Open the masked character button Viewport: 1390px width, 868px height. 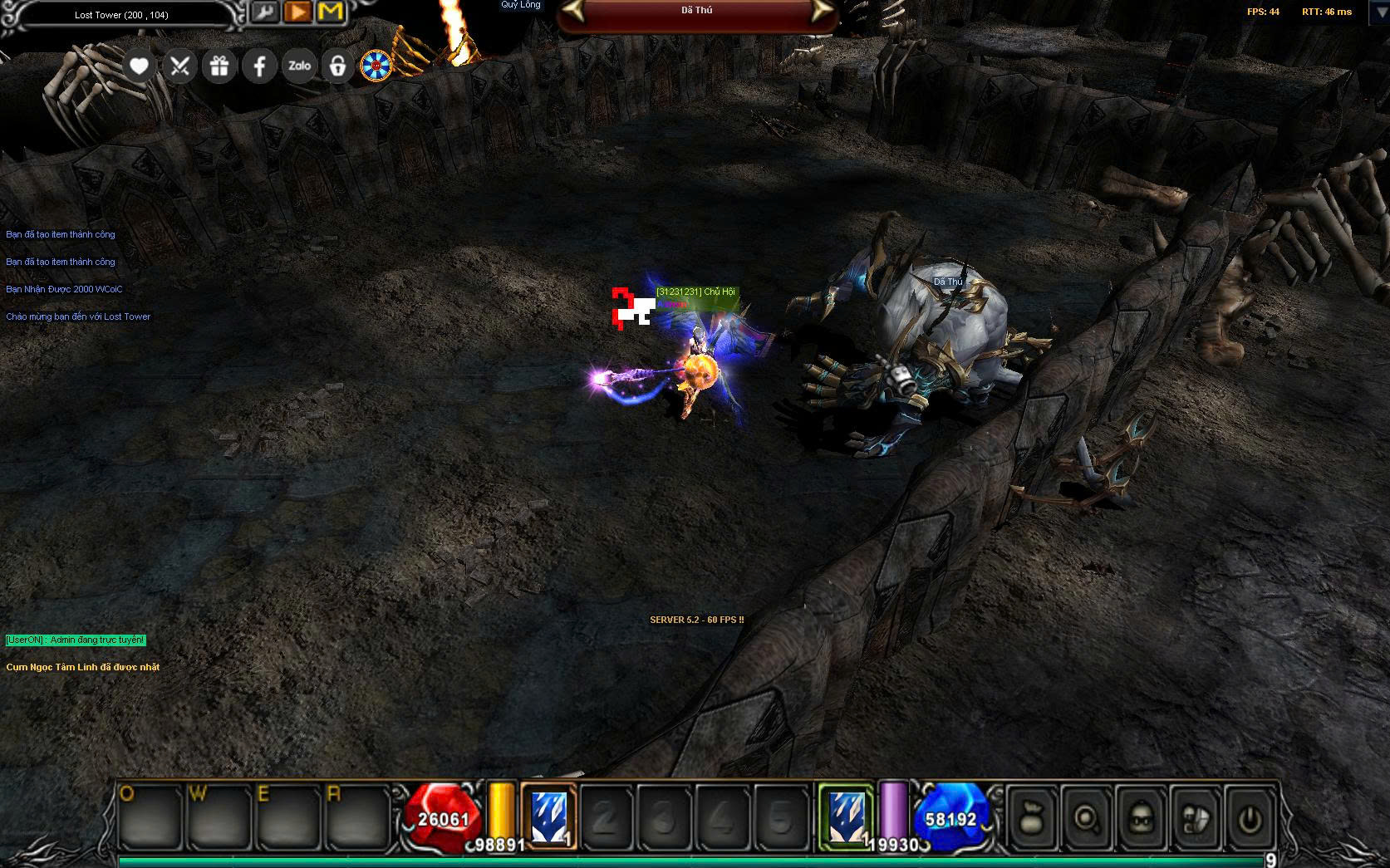(x=1141, y=819)
